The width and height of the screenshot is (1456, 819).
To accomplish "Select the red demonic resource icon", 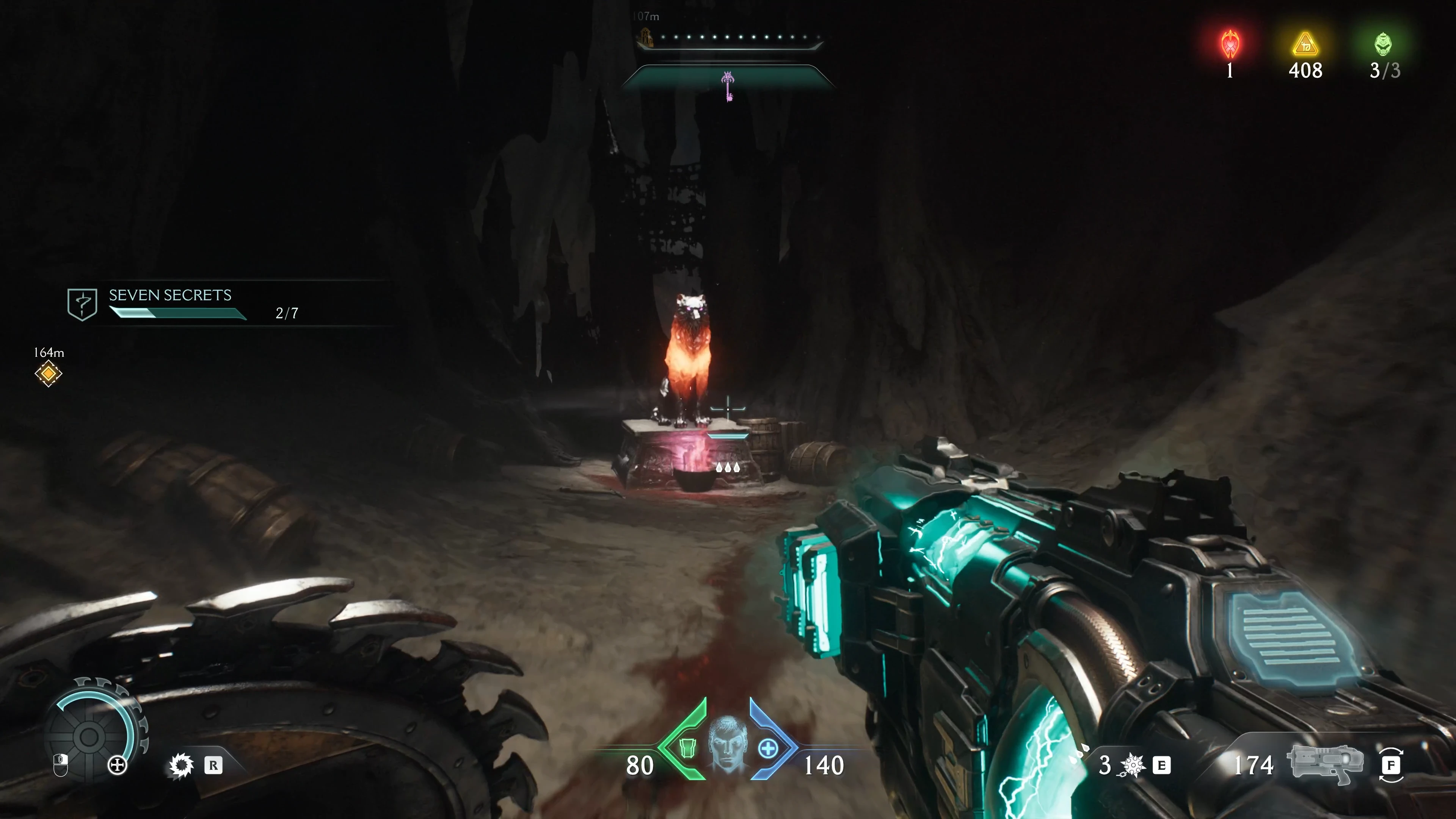I will tap(1230, 45).
